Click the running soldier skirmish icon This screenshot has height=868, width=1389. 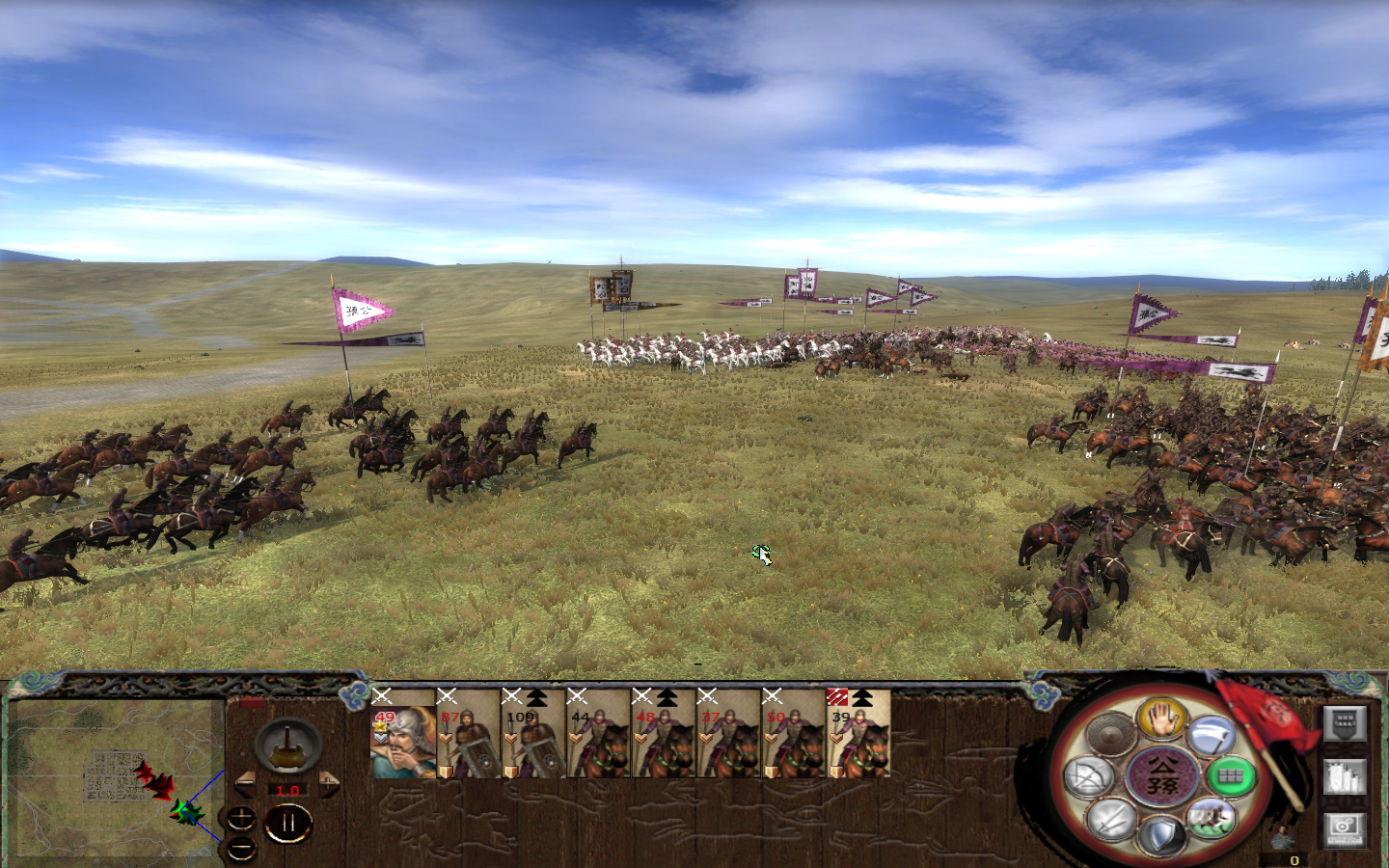pyautogui.click(x=1212, y=819)
